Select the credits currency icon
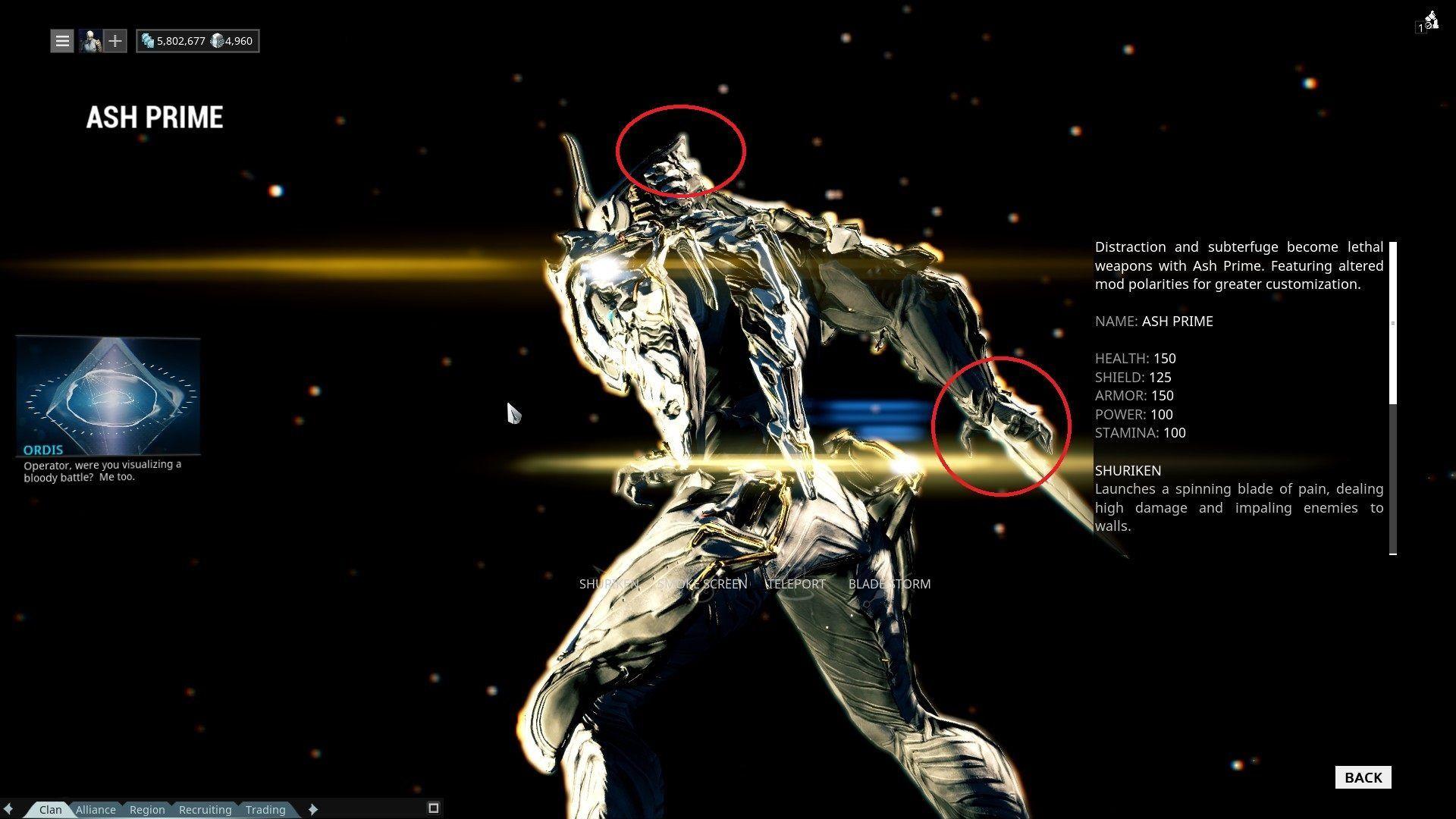 coord(149,40)
